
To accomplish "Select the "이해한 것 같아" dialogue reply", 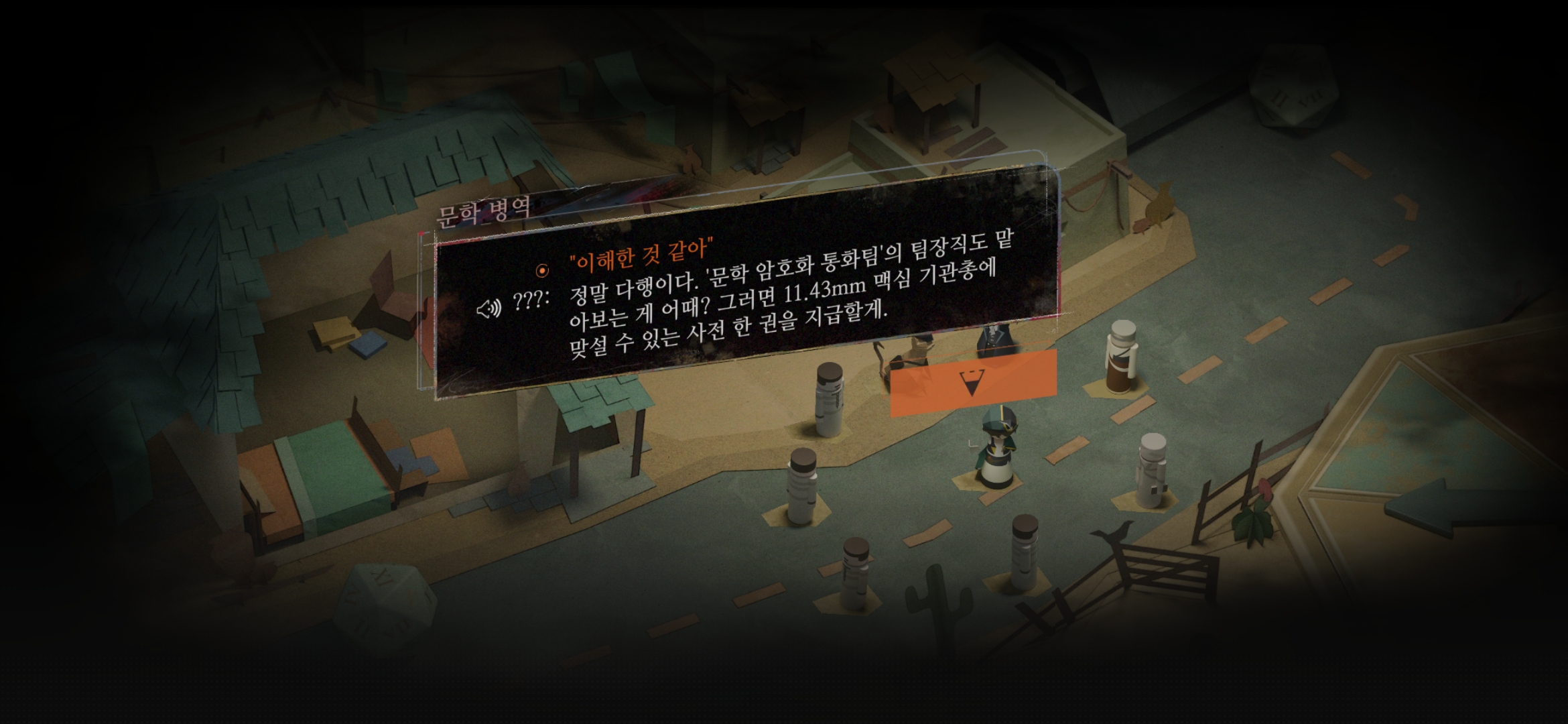I will click(639, 254).
